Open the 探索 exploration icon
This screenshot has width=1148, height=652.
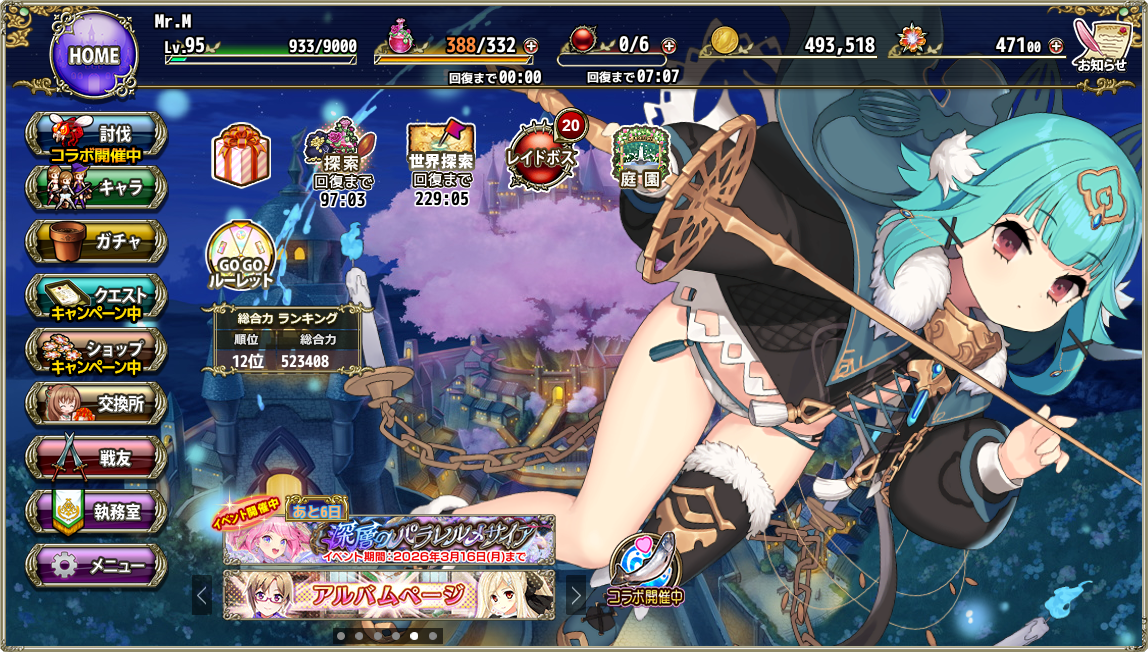tap(340, 158)
